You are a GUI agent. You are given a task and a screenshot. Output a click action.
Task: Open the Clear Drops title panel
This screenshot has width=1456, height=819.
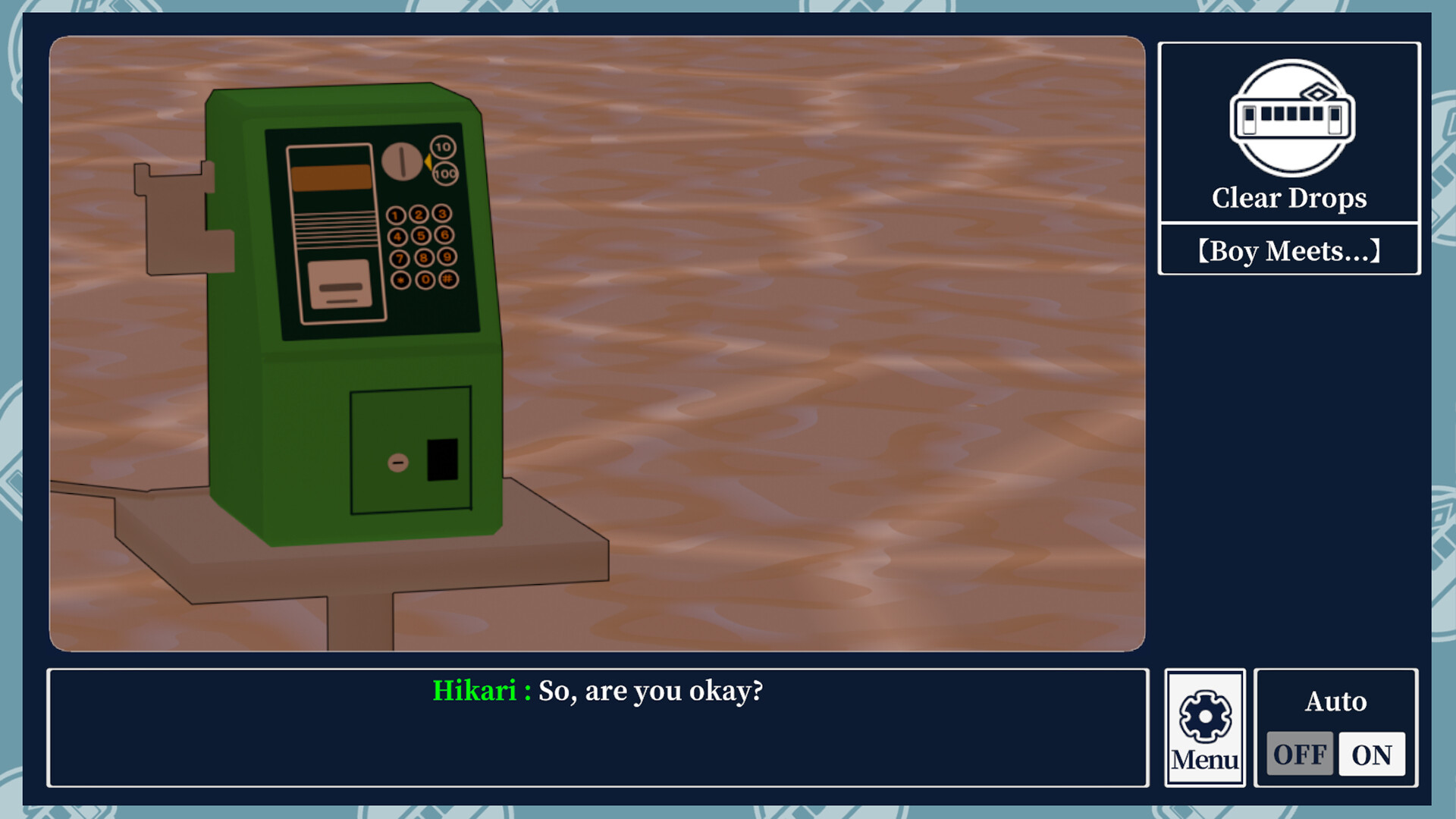1289,199
